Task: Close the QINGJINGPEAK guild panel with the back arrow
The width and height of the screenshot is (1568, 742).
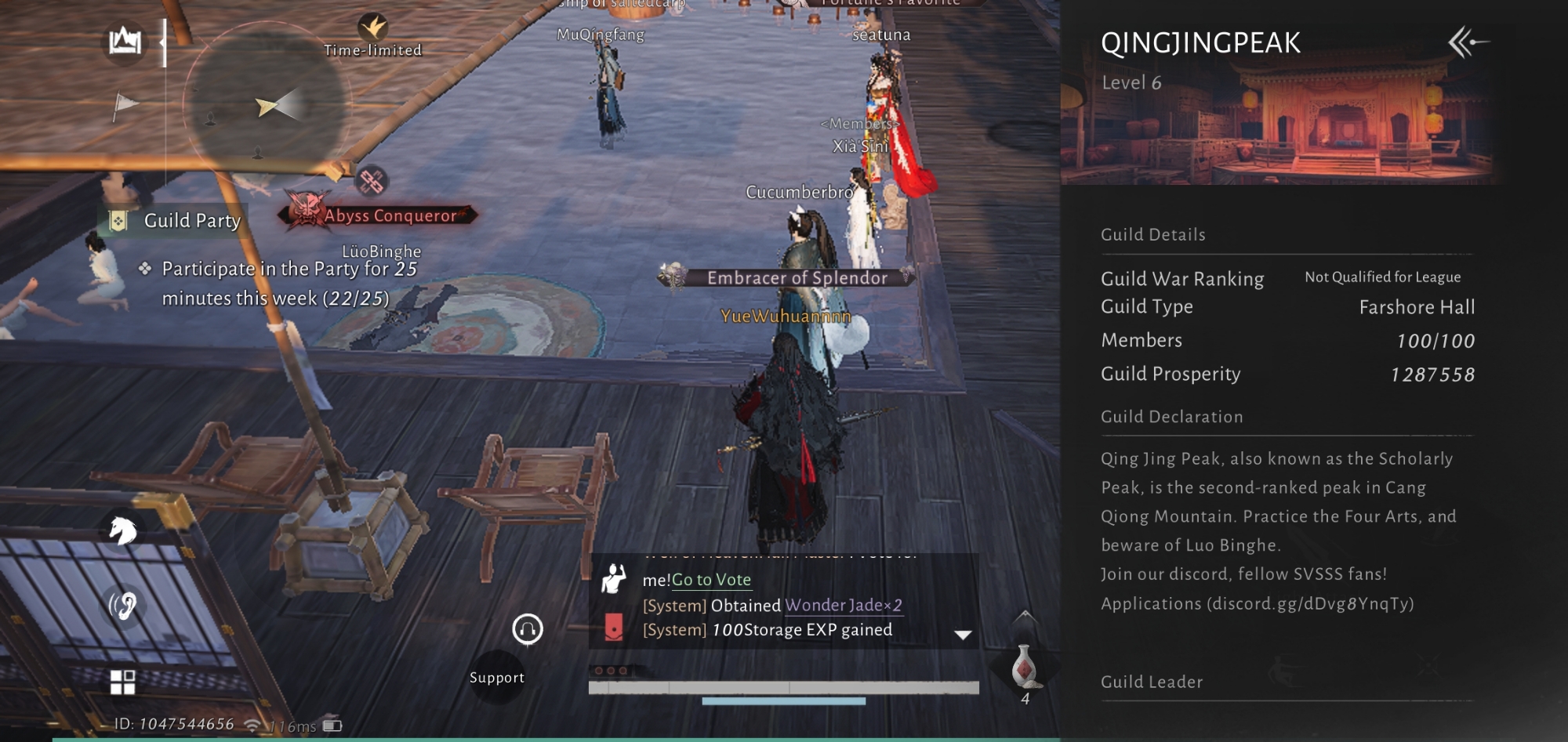Action: (1468, 42)
